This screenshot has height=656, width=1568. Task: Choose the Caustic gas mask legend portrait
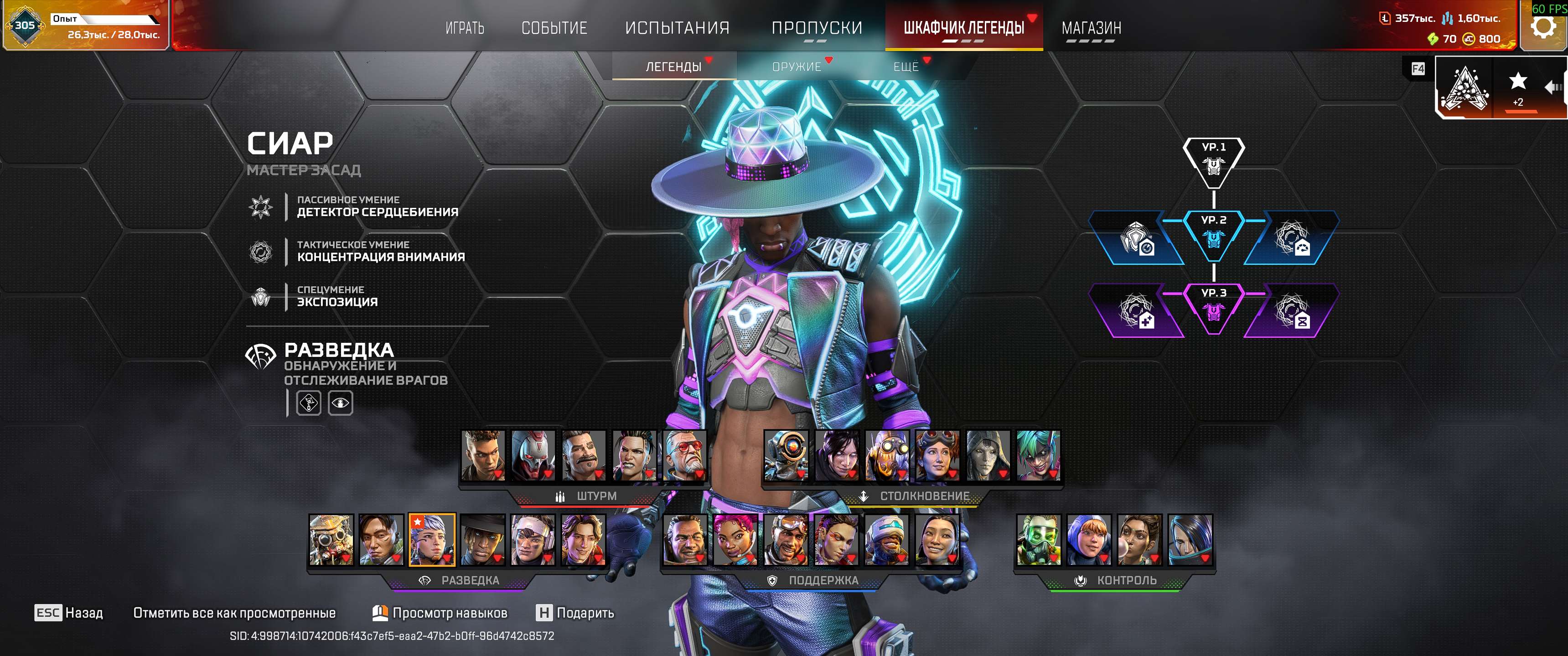click(x=1038, y=540)
